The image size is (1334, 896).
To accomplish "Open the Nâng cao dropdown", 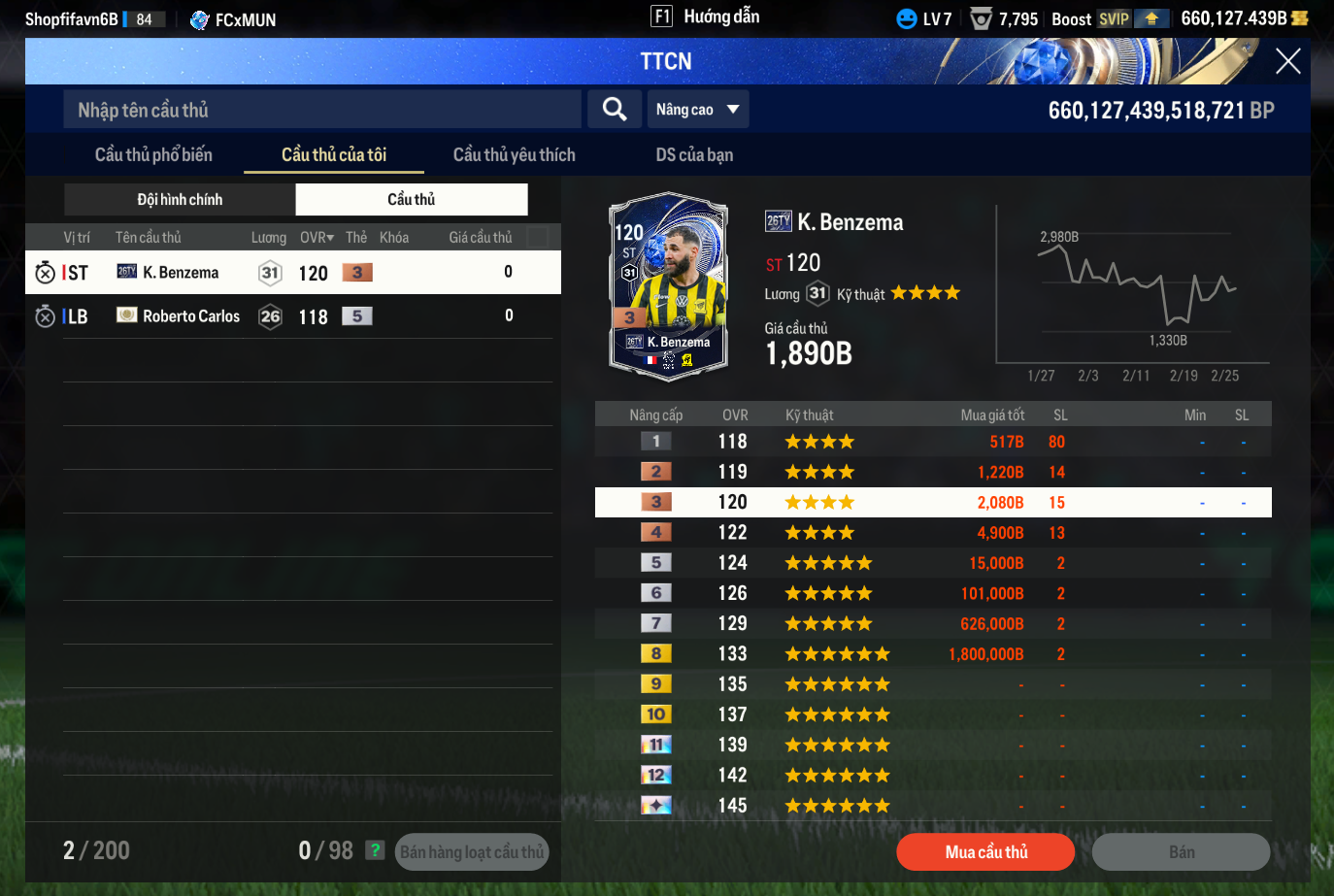I will point(697,110).
